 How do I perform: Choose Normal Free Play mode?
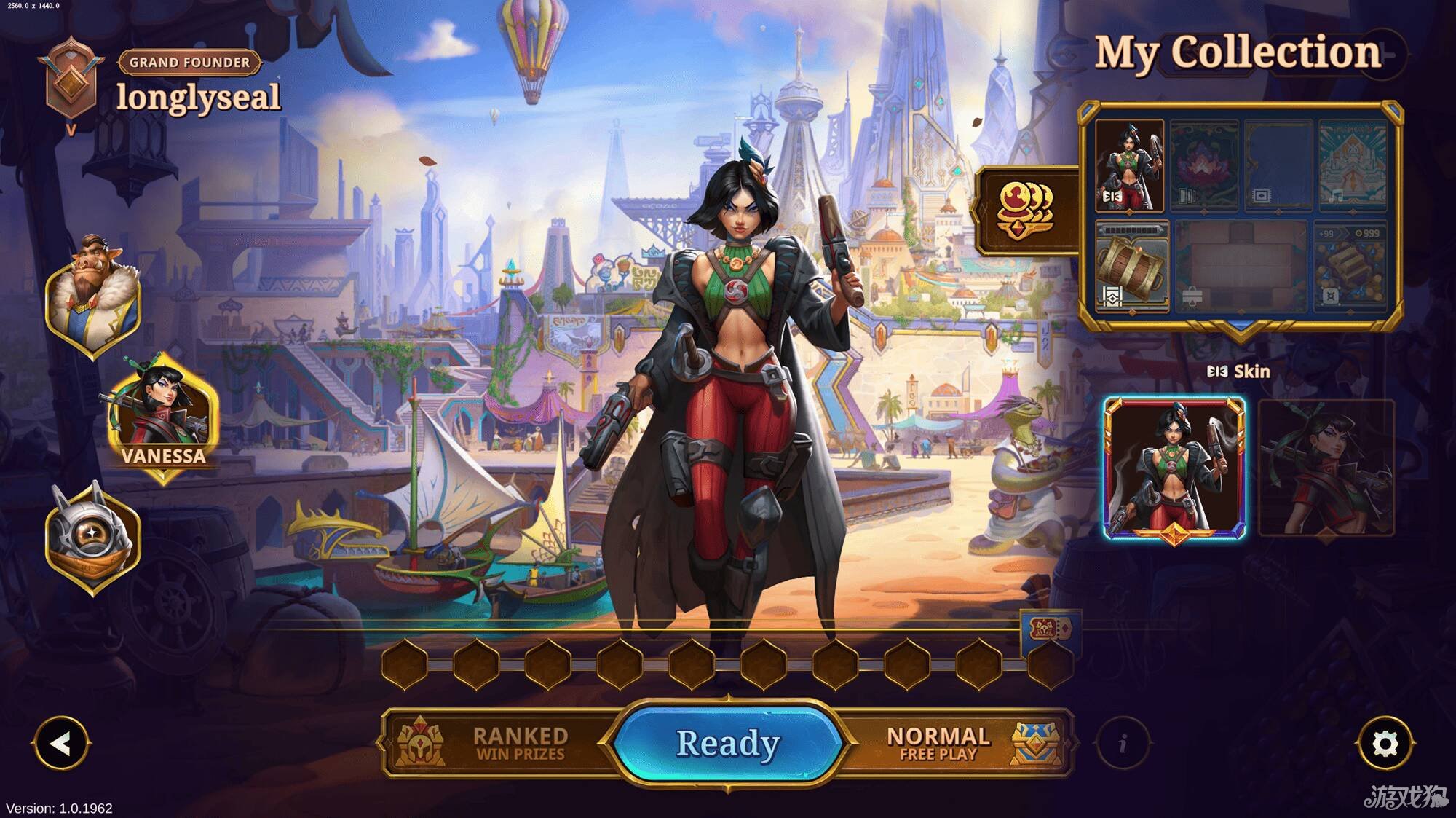pyautogui.click(x=954, y=743)
